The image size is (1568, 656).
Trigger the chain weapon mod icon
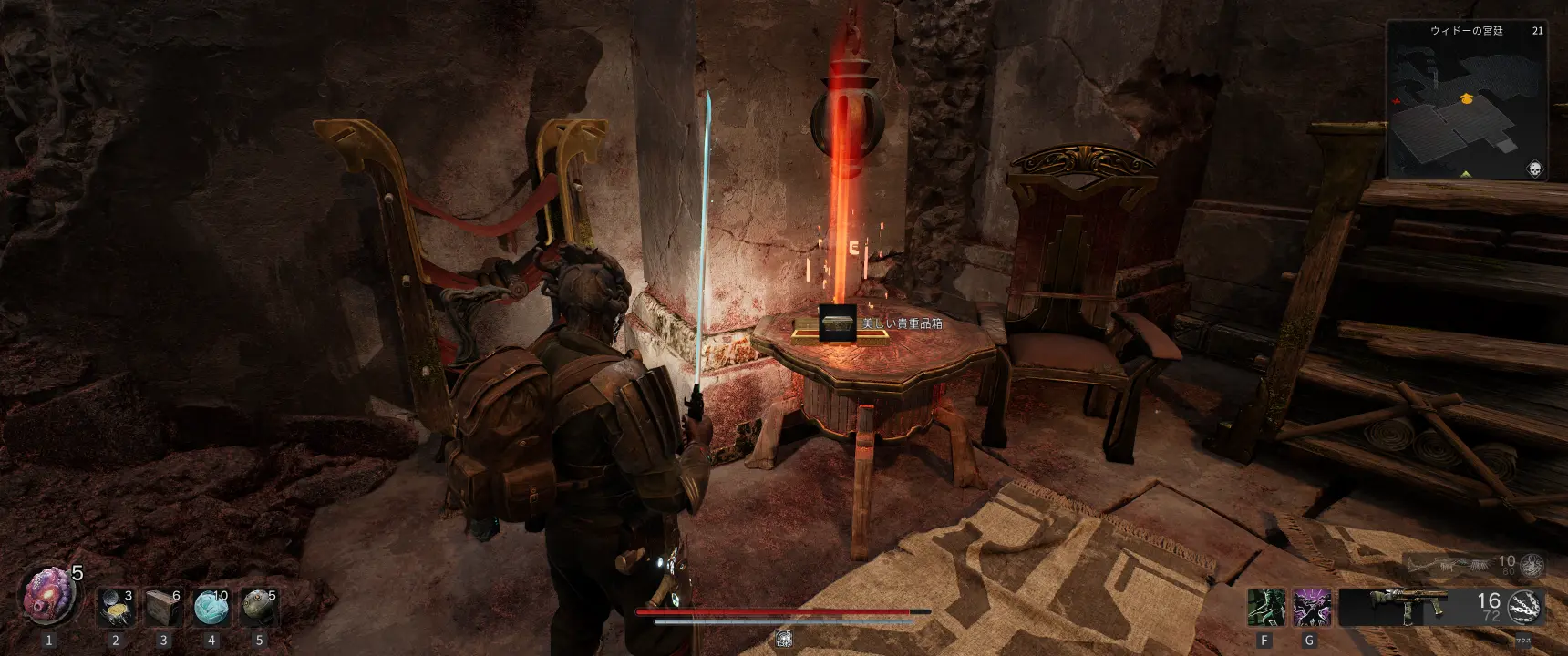[x=1525, y=607]
